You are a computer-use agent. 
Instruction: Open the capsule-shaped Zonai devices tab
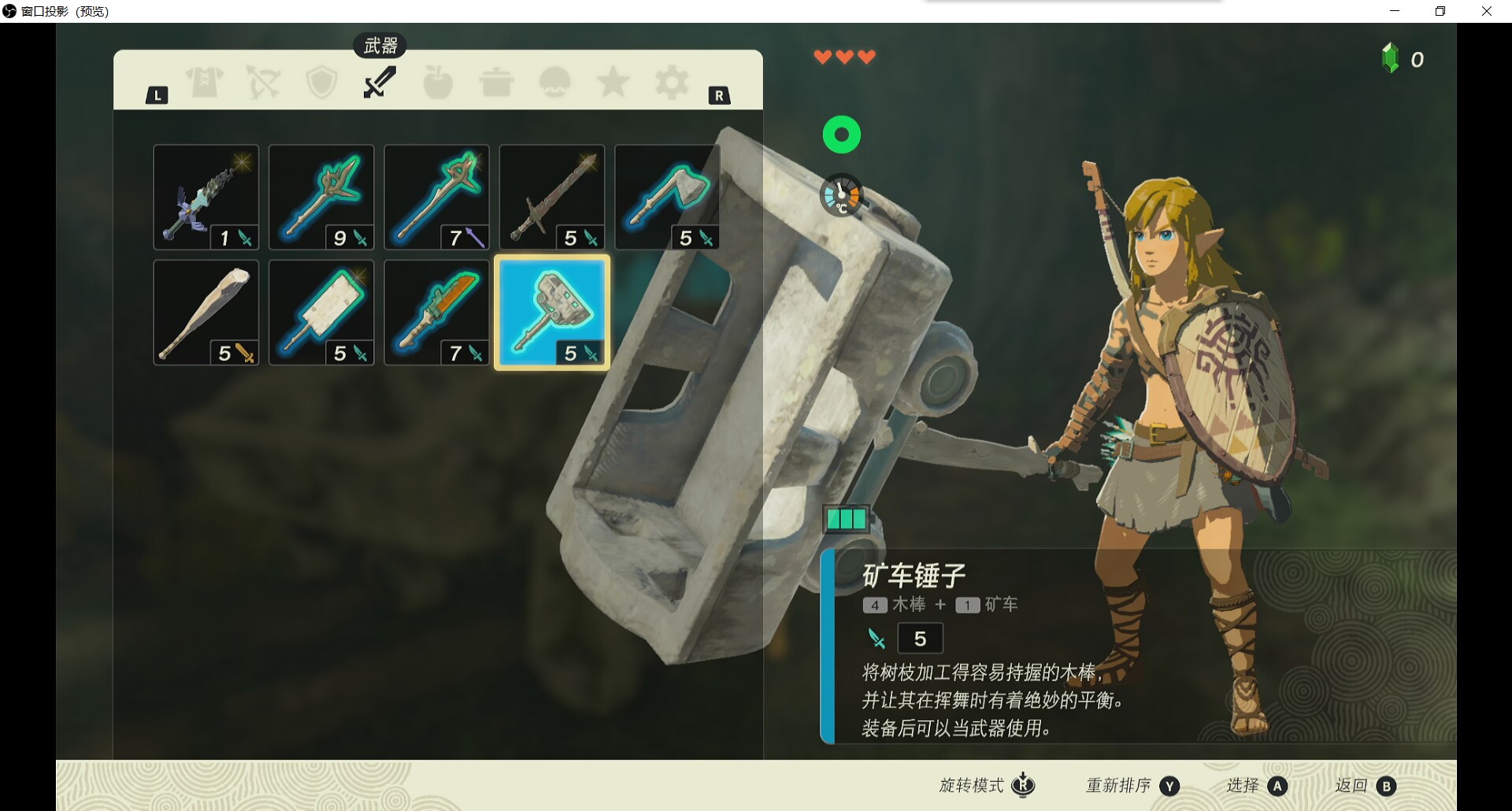tap(554, 82)
